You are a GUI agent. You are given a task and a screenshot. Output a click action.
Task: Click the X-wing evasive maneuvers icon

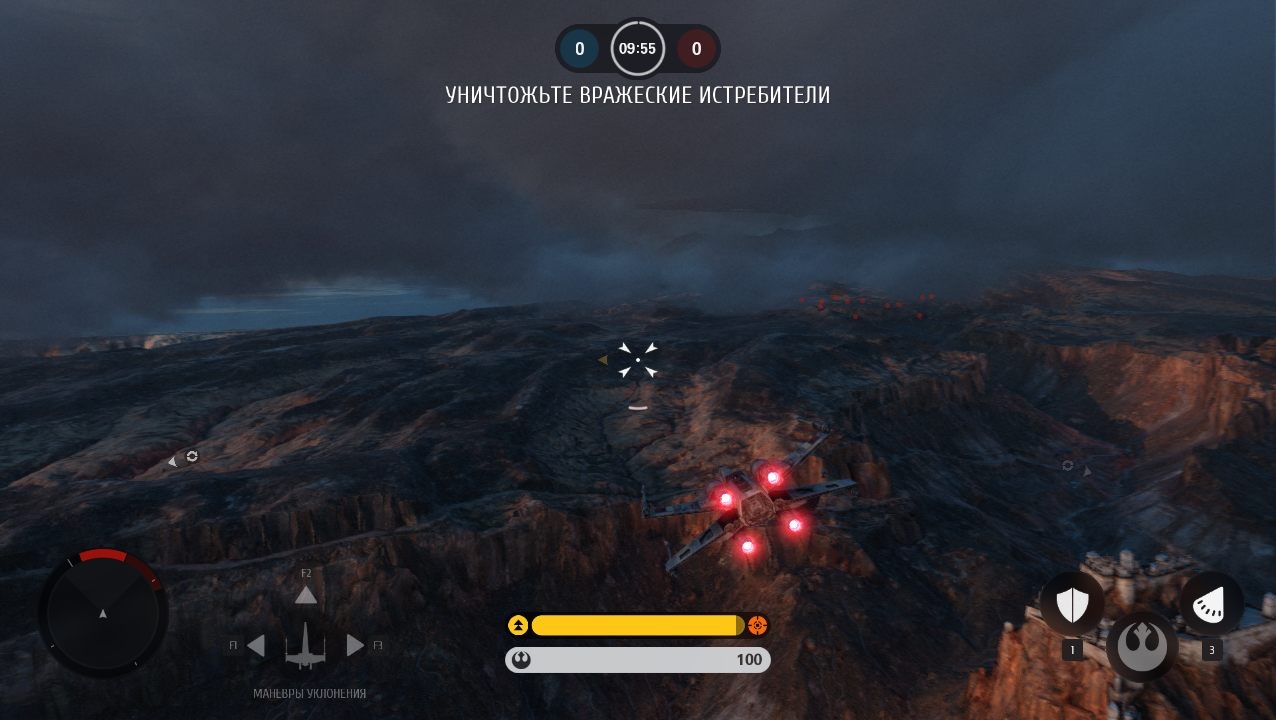click(x=305, y=646)
